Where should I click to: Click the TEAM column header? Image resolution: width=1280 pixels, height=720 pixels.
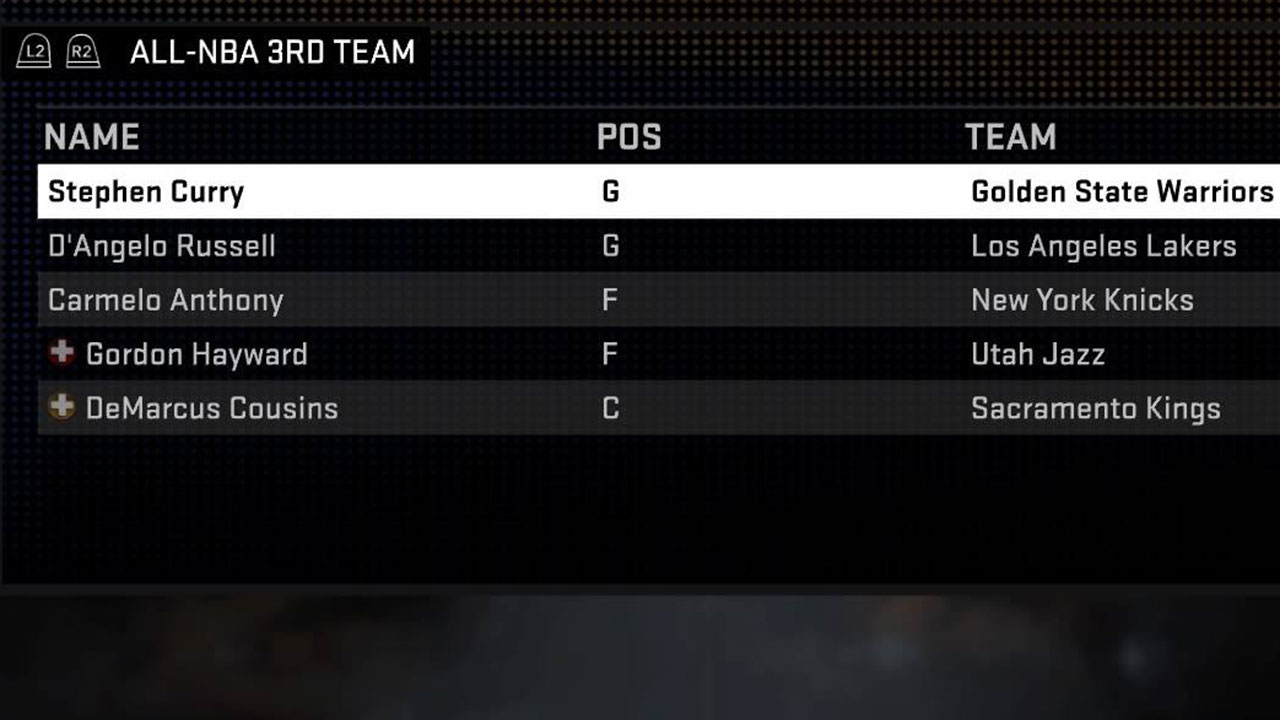pyautogui.click(x=1012, y=137)
